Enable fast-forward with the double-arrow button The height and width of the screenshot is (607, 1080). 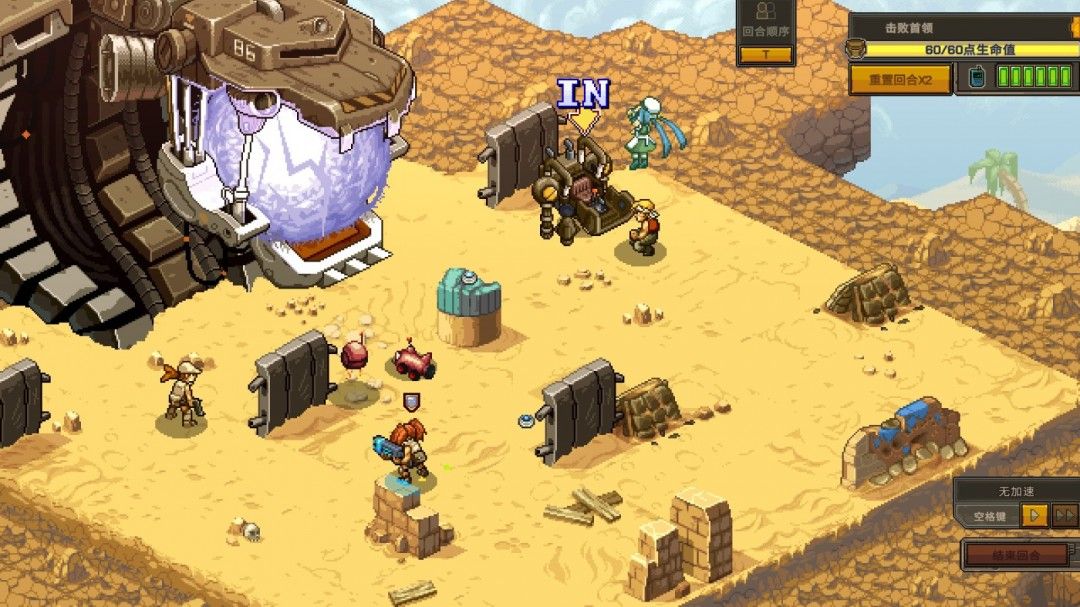tap(1065, 516)
